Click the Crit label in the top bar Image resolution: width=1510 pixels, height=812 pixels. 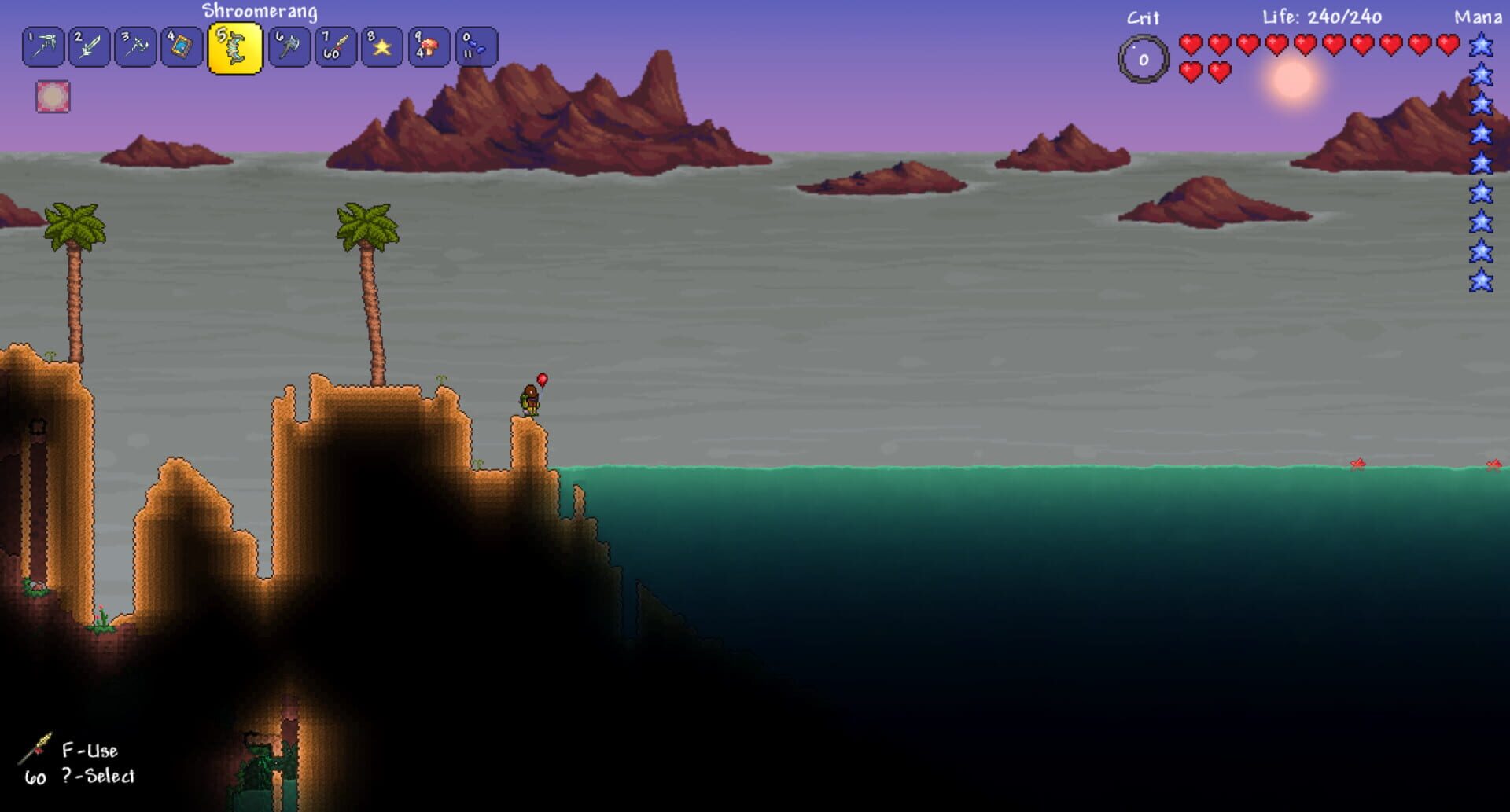pos(1142,16)
